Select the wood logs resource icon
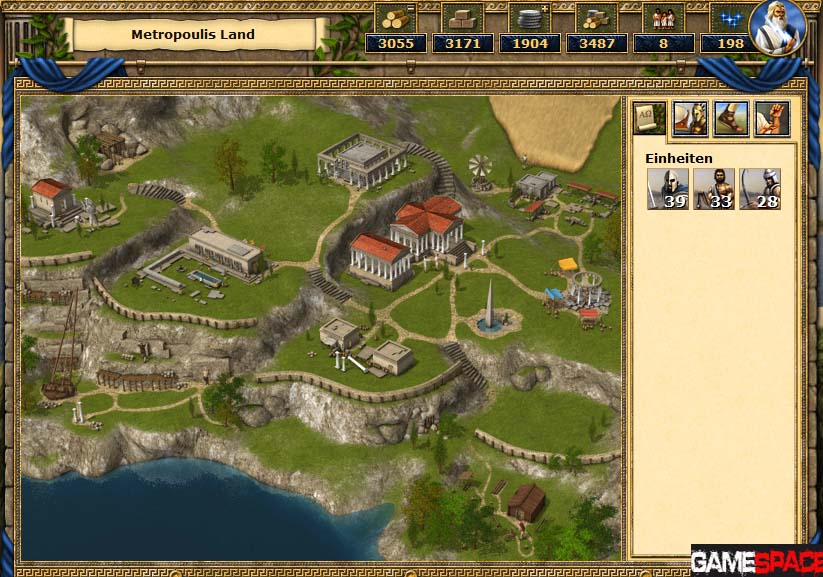This screenshot has height=577, width=823. 395,17
